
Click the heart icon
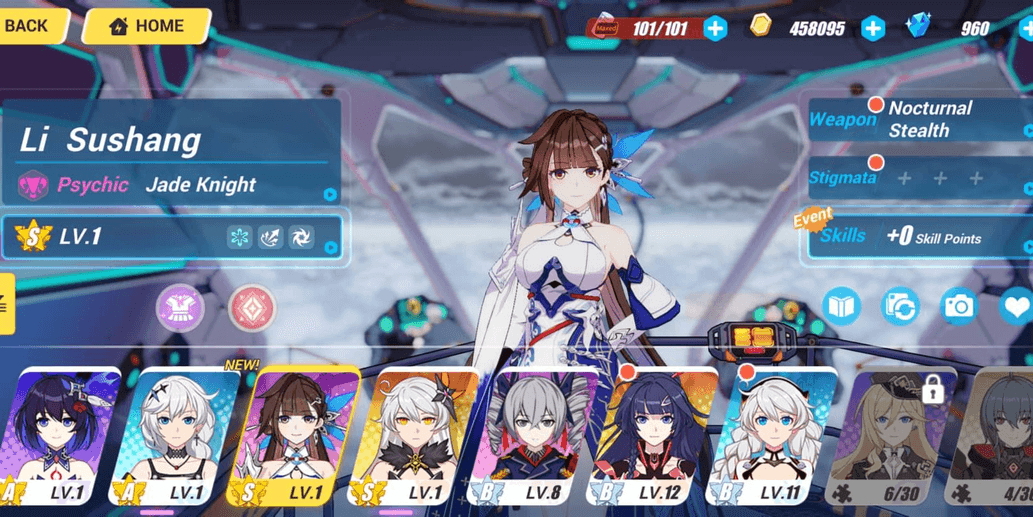click(x=1015, y=306)
